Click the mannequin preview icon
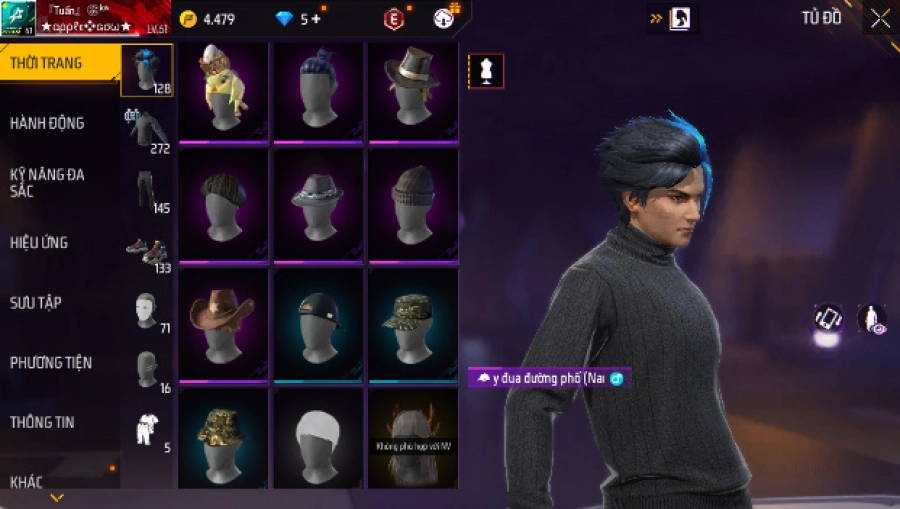 tap(486, 71)
